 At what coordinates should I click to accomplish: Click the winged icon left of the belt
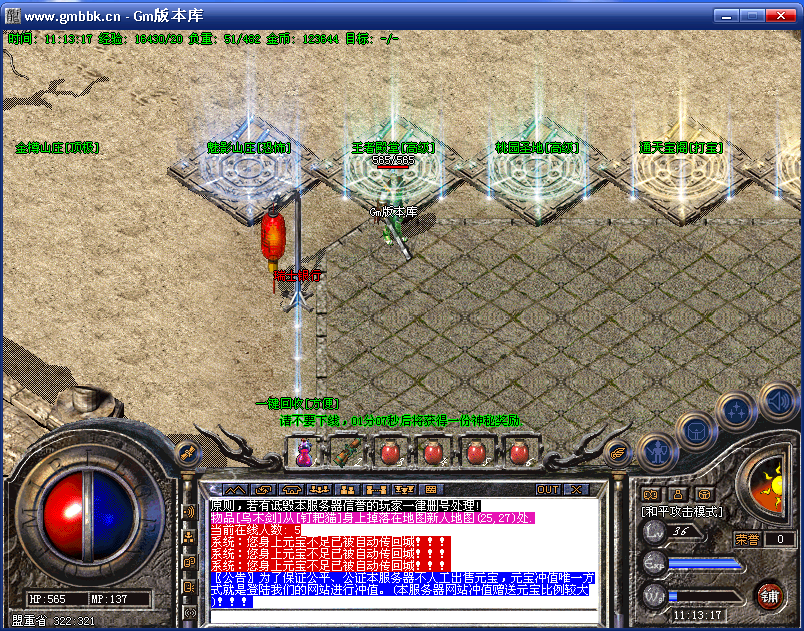click(186, 453)
